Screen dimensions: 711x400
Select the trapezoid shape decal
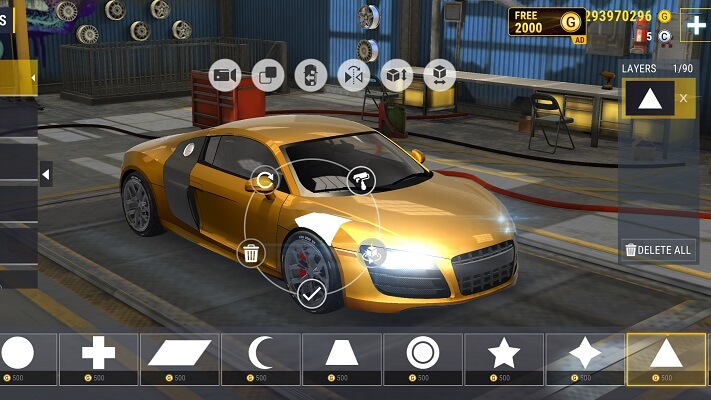[x=342, y=354]
